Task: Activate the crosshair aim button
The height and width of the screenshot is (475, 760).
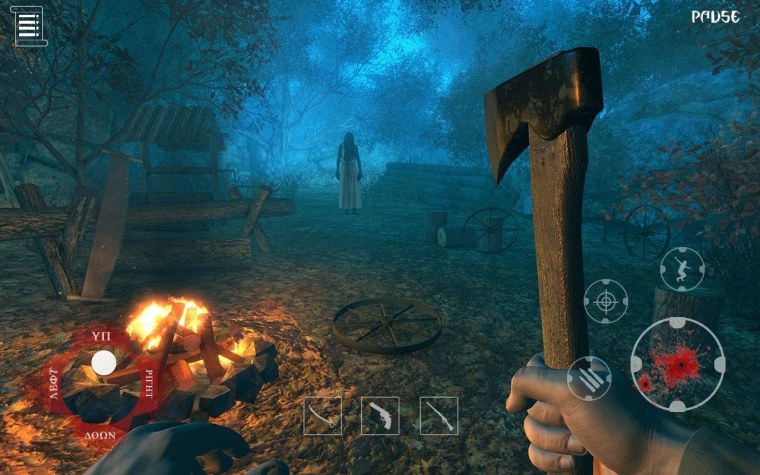Action: coord(606,301)
